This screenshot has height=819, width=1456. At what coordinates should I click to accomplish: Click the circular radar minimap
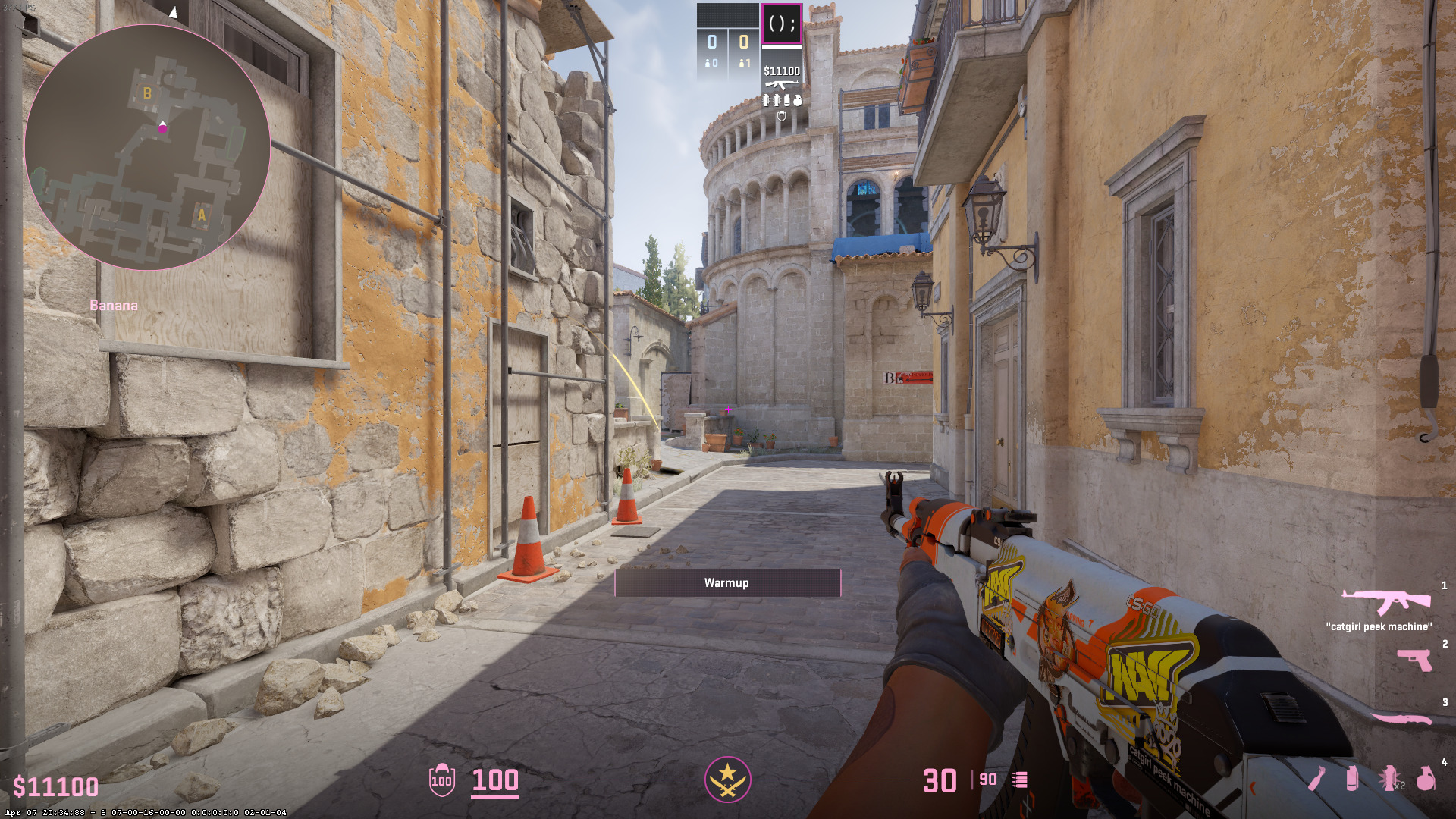(147, 147)
